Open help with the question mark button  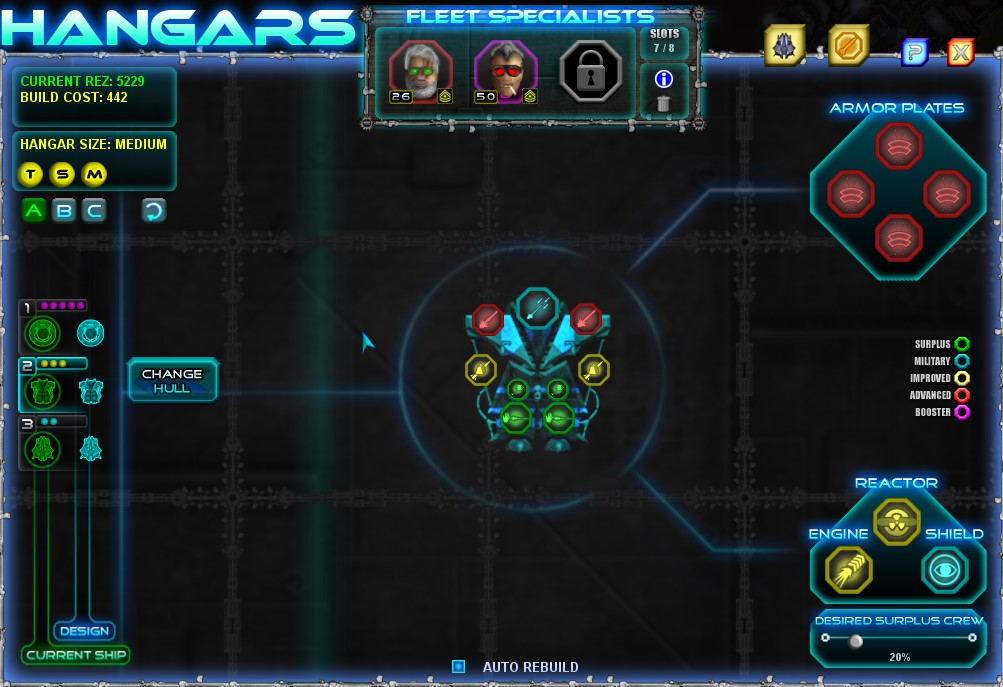tap(914, 52)
